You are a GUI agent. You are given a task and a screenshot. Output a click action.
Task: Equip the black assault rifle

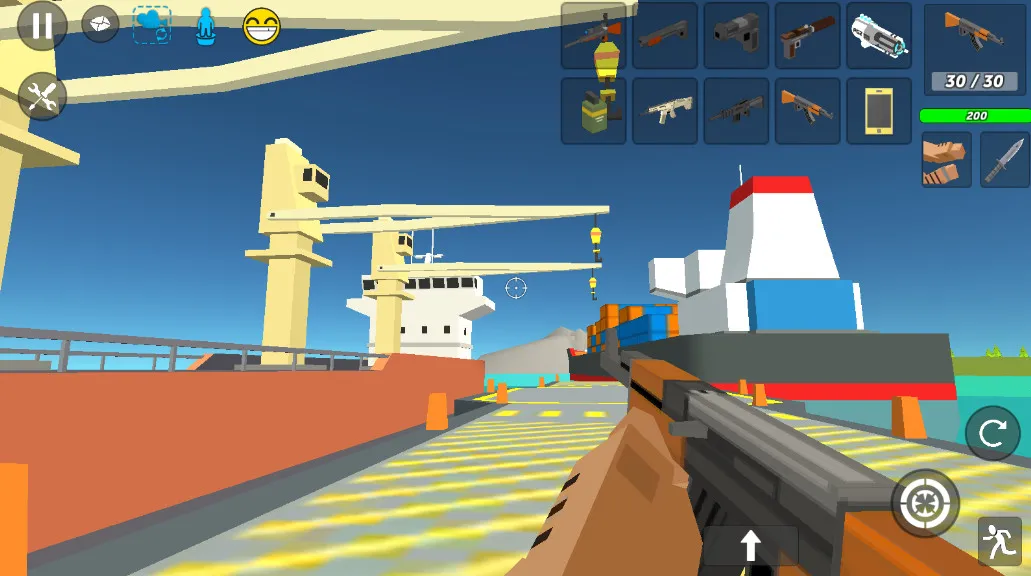pyautogui.click(x=736, y=111)
